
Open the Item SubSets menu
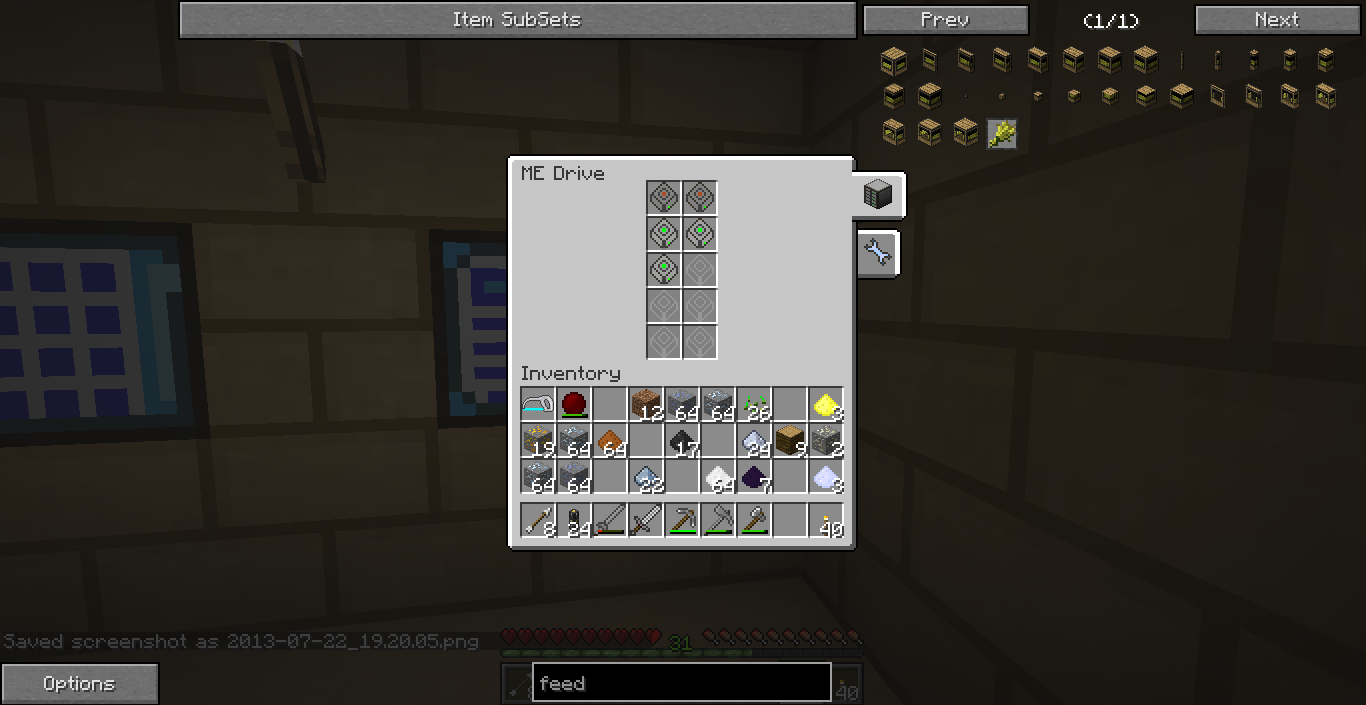pyautogui.click(x=517, y=20)
